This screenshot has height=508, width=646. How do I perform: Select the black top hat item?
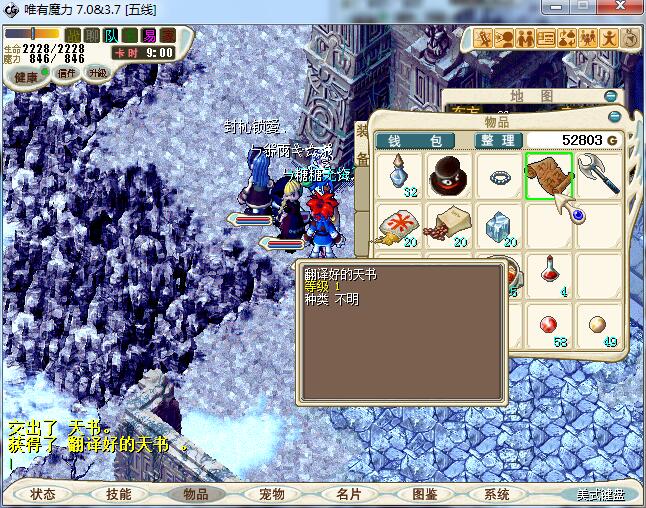(x=450, y=176)
